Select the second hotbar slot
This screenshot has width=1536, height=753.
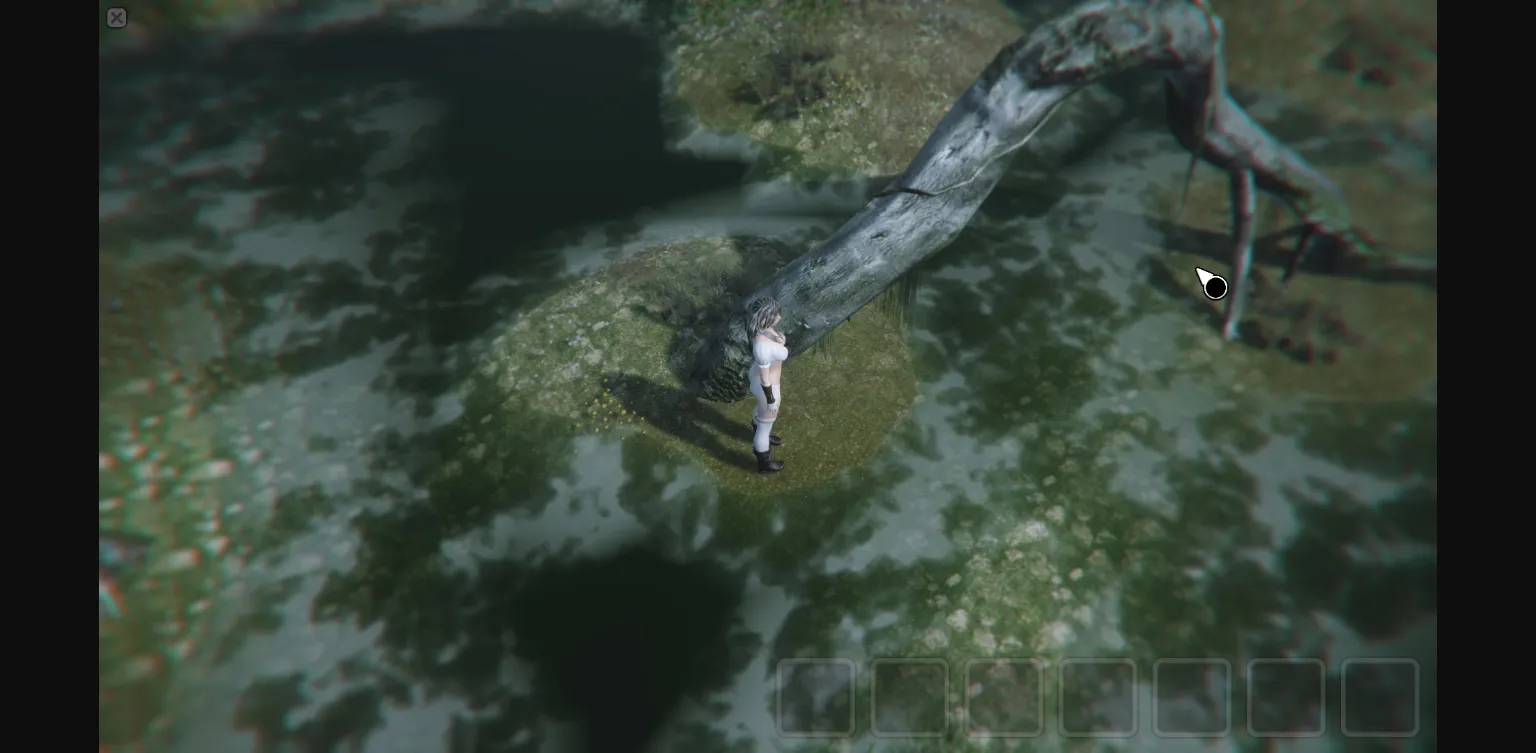coord(910,697)
